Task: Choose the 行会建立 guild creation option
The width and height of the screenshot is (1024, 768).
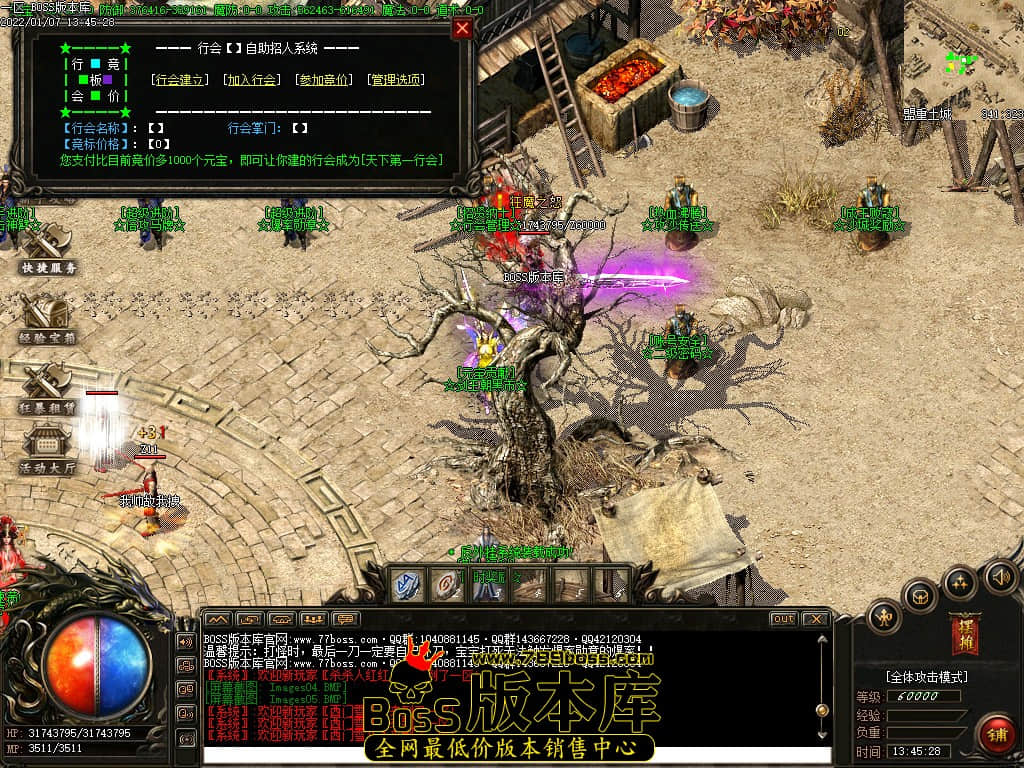Action: [x=180, y=80]
